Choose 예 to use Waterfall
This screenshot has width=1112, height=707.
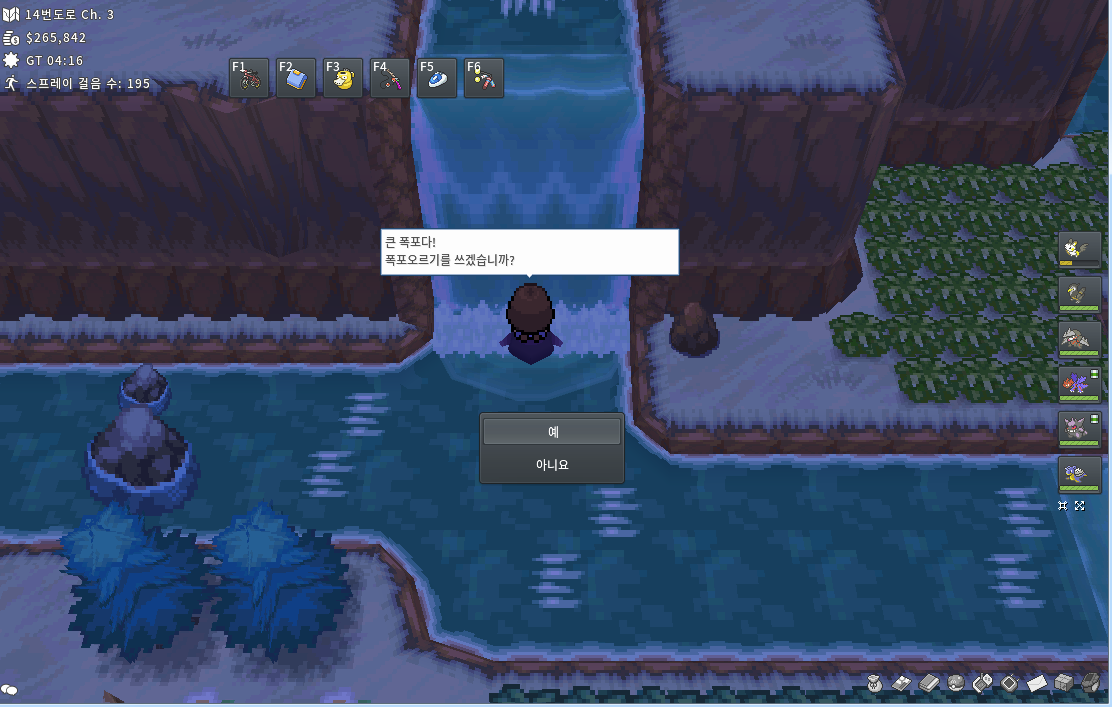tap(552, 432)
